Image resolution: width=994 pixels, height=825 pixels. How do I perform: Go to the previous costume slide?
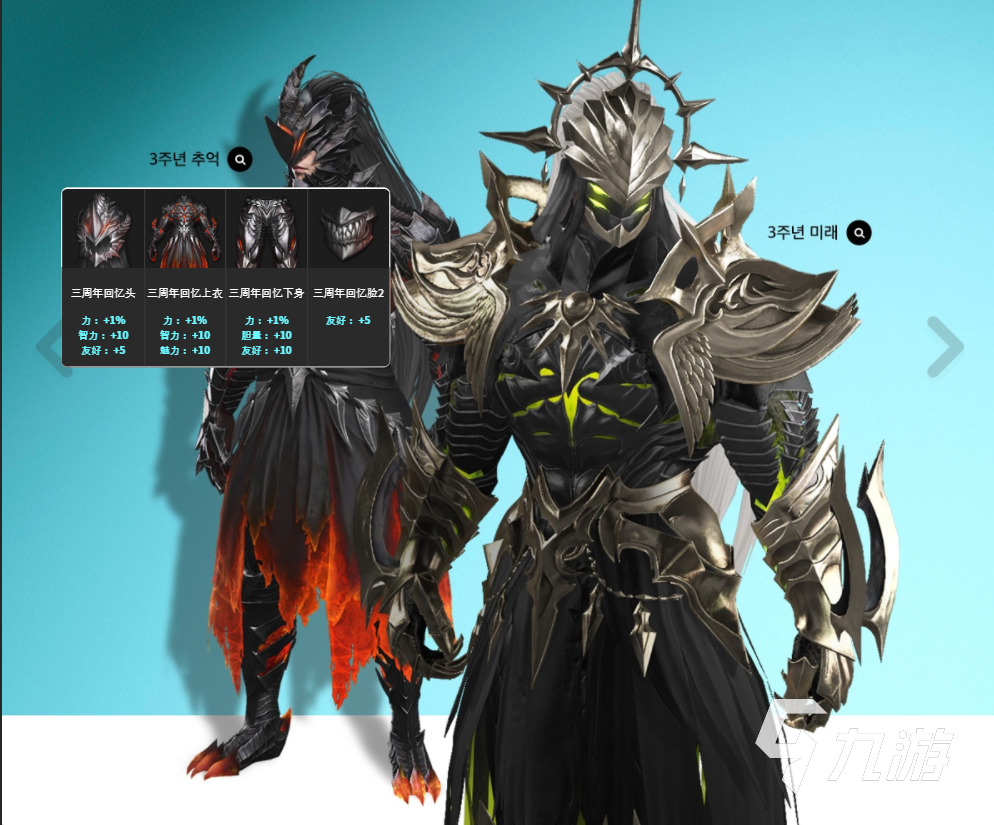(50, 347)
